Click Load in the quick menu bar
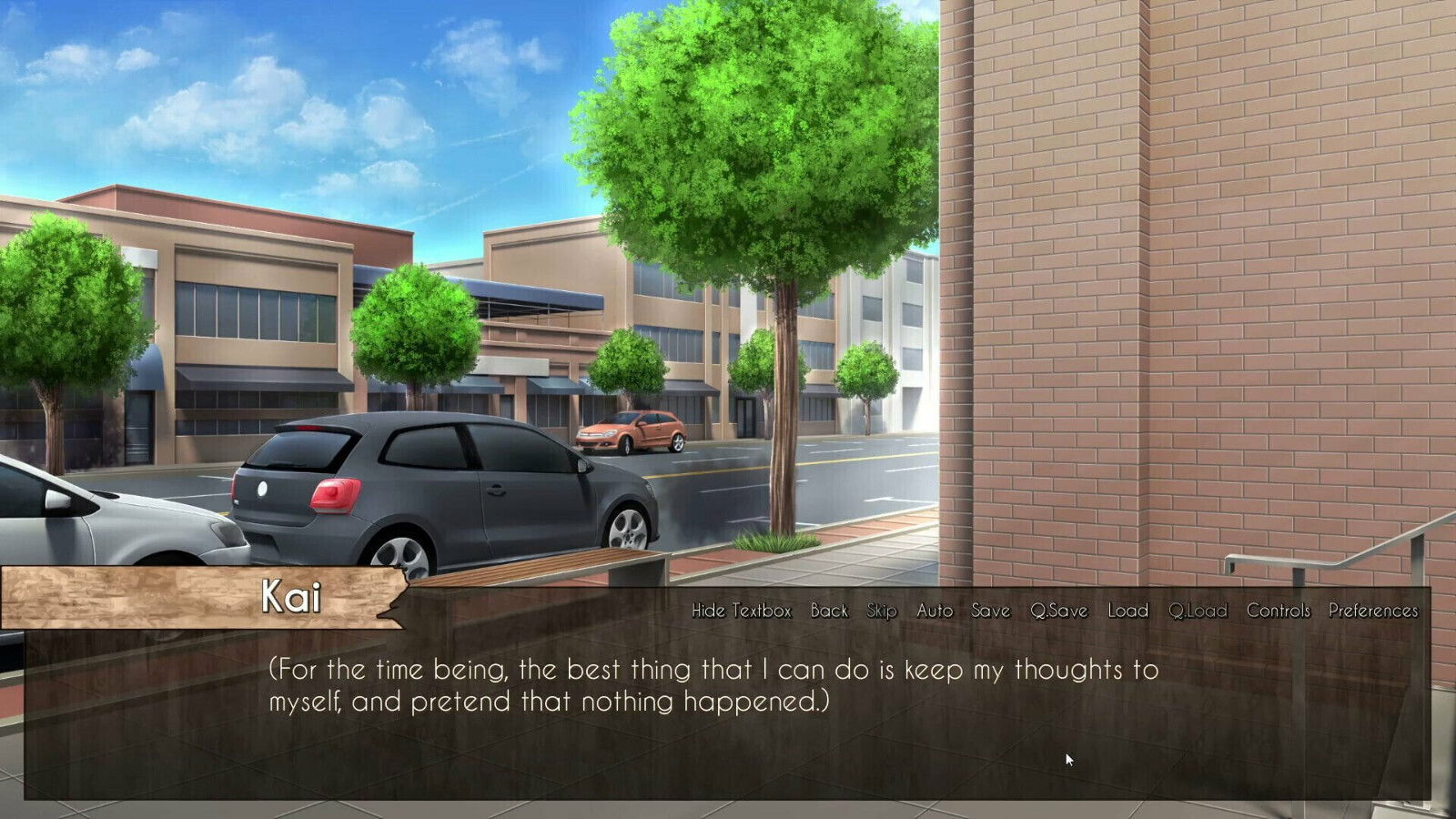 point(1127,612)
